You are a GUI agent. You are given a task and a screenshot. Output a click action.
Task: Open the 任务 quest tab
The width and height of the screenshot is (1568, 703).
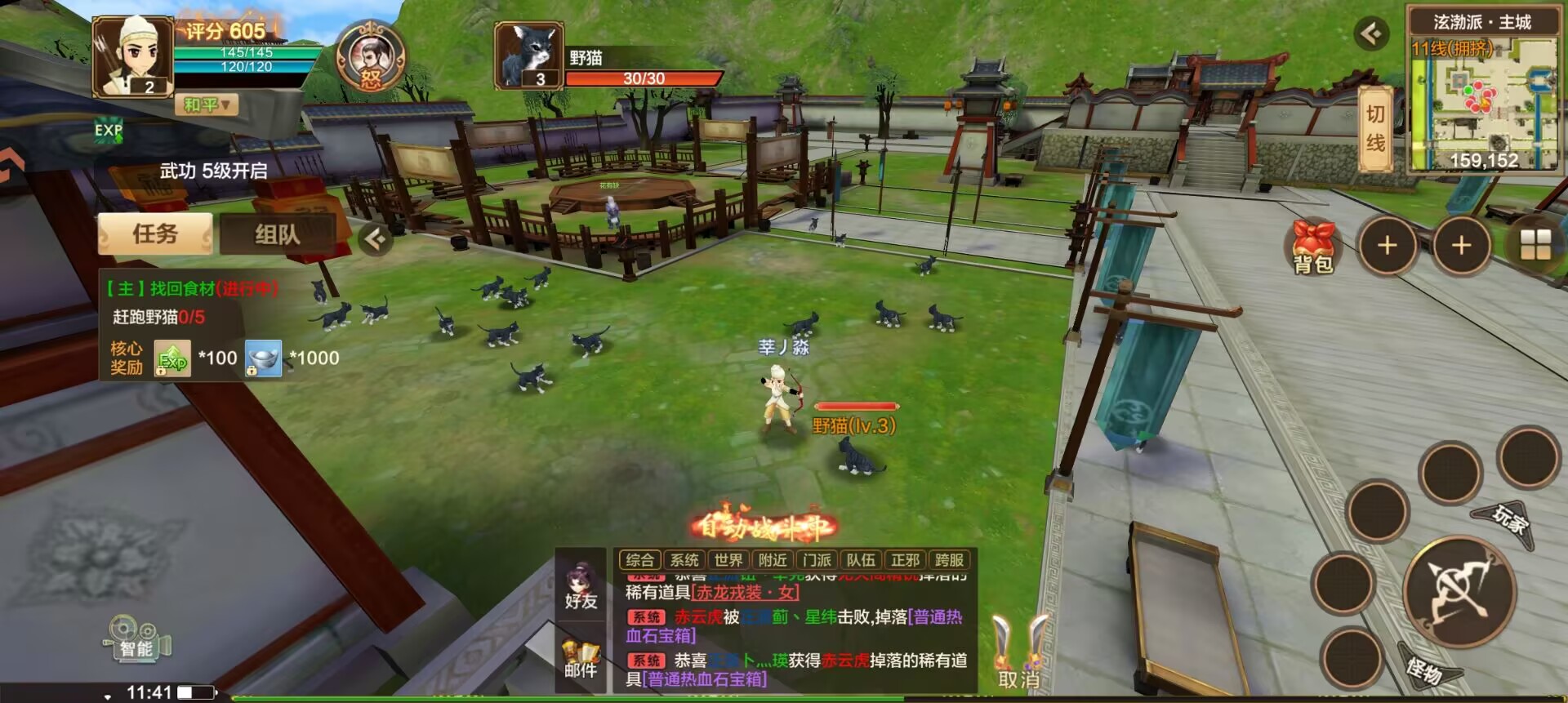[155, 234]
